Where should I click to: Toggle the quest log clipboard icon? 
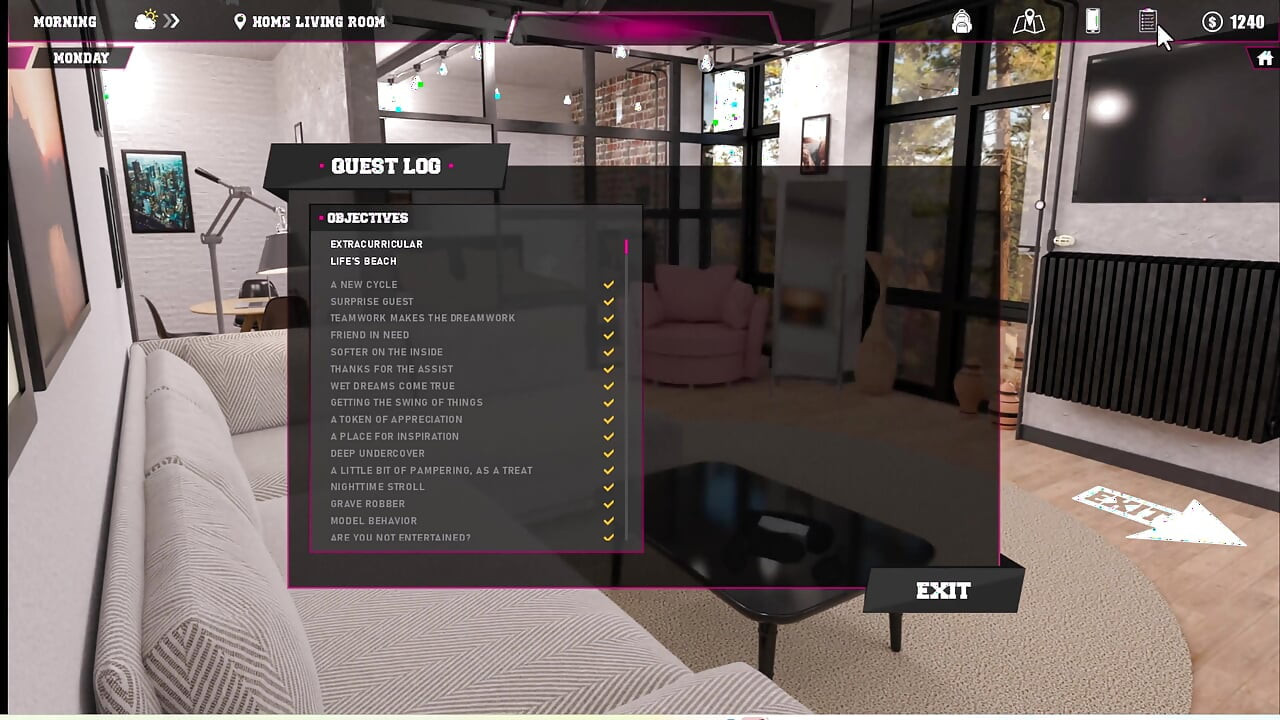tap(1147, 21)
